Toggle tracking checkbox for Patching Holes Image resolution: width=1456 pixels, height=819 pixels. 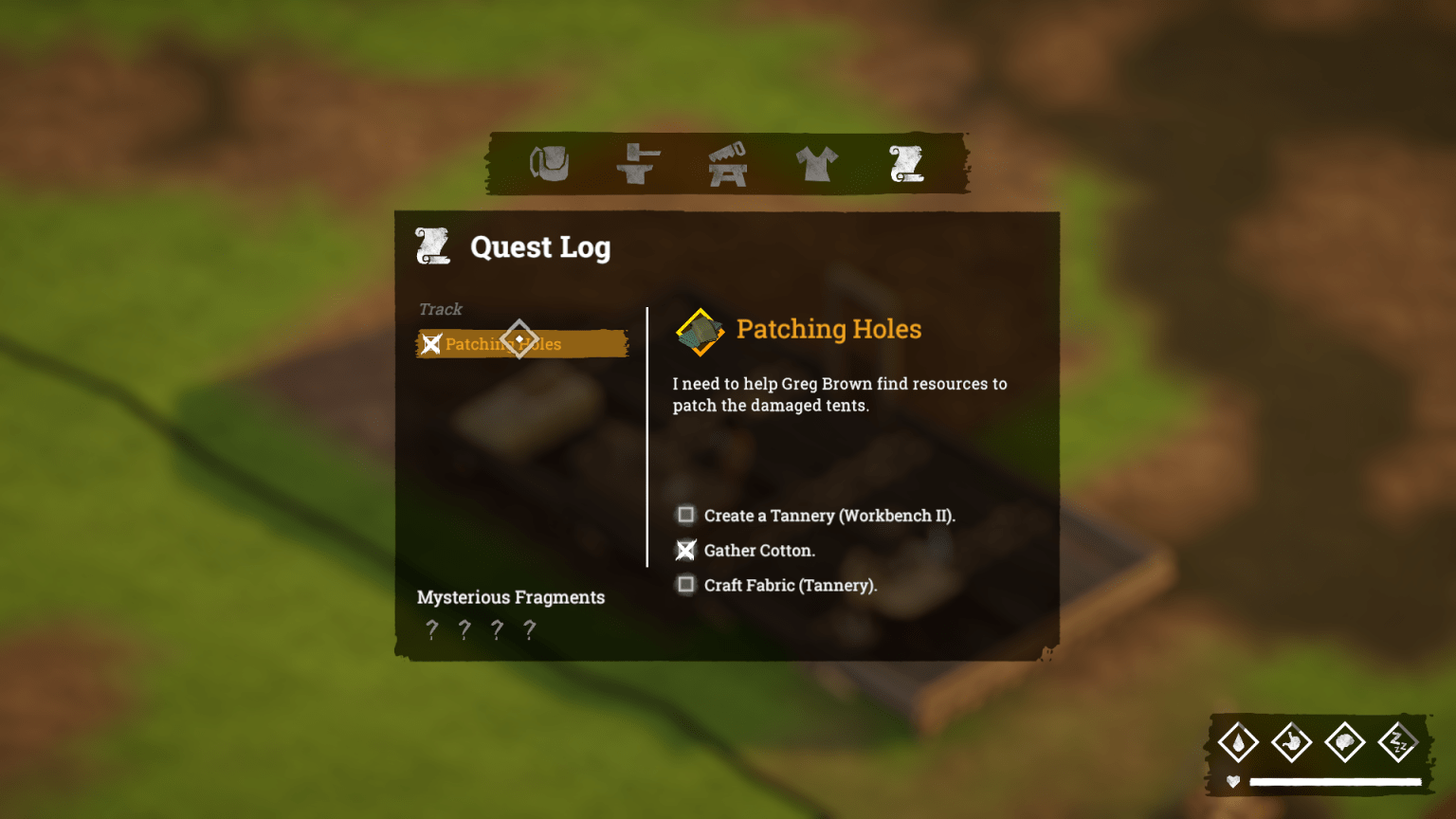(x=432, y=344)
